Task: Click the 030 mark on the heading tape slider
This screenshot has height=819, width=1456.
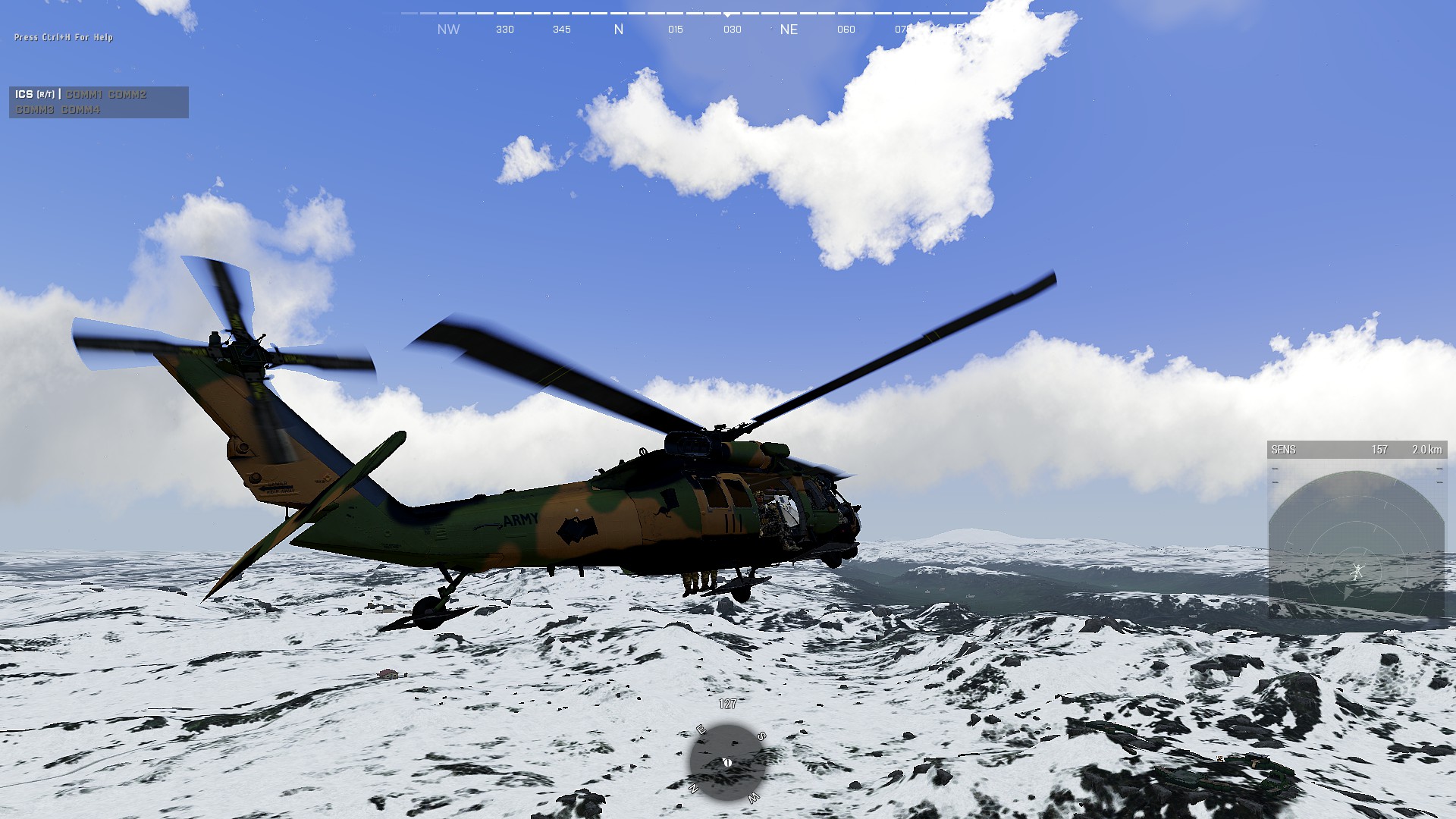Action: (731, 30)
